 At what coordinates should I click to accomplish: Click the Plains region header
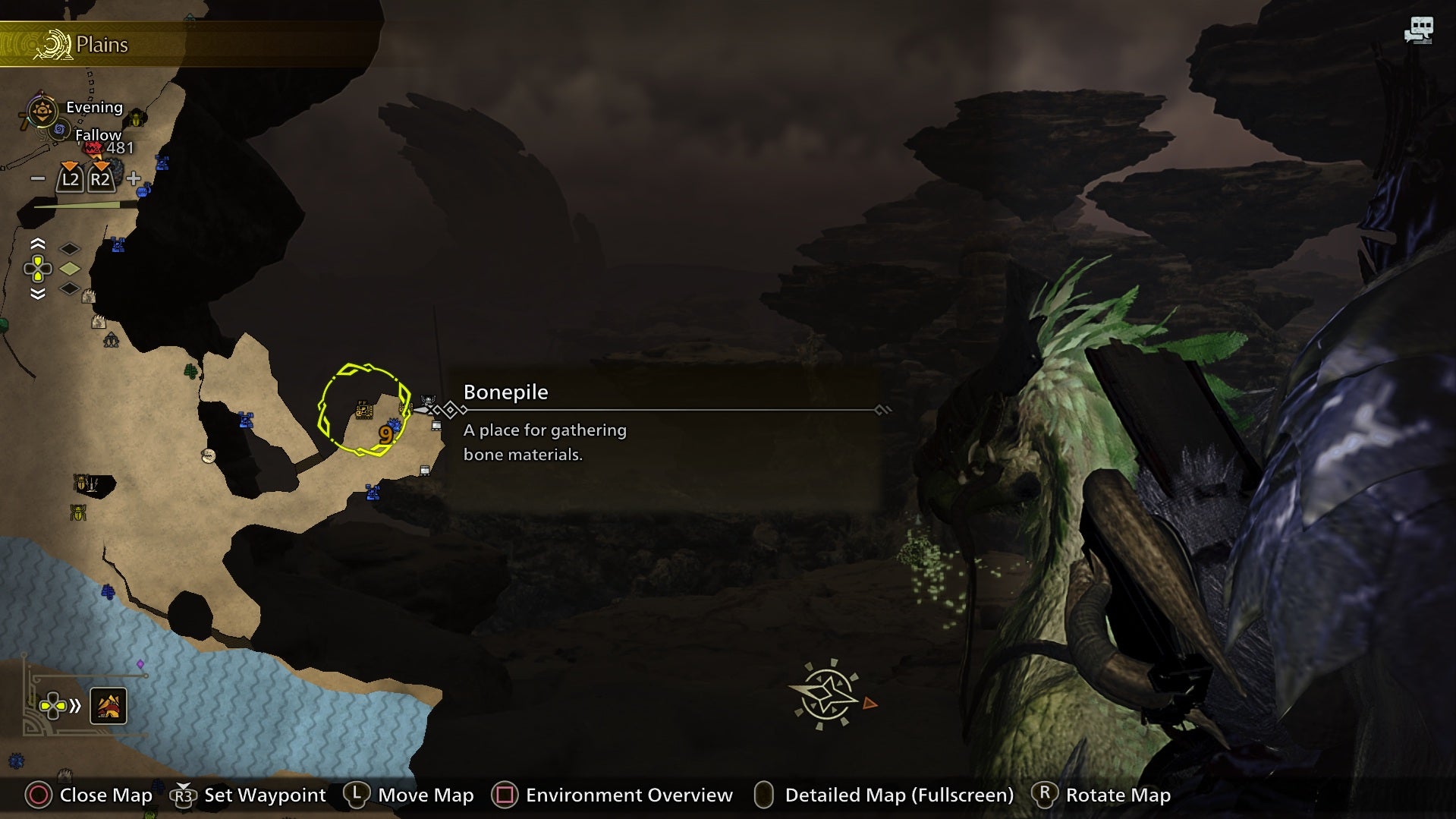coord(102,45)
